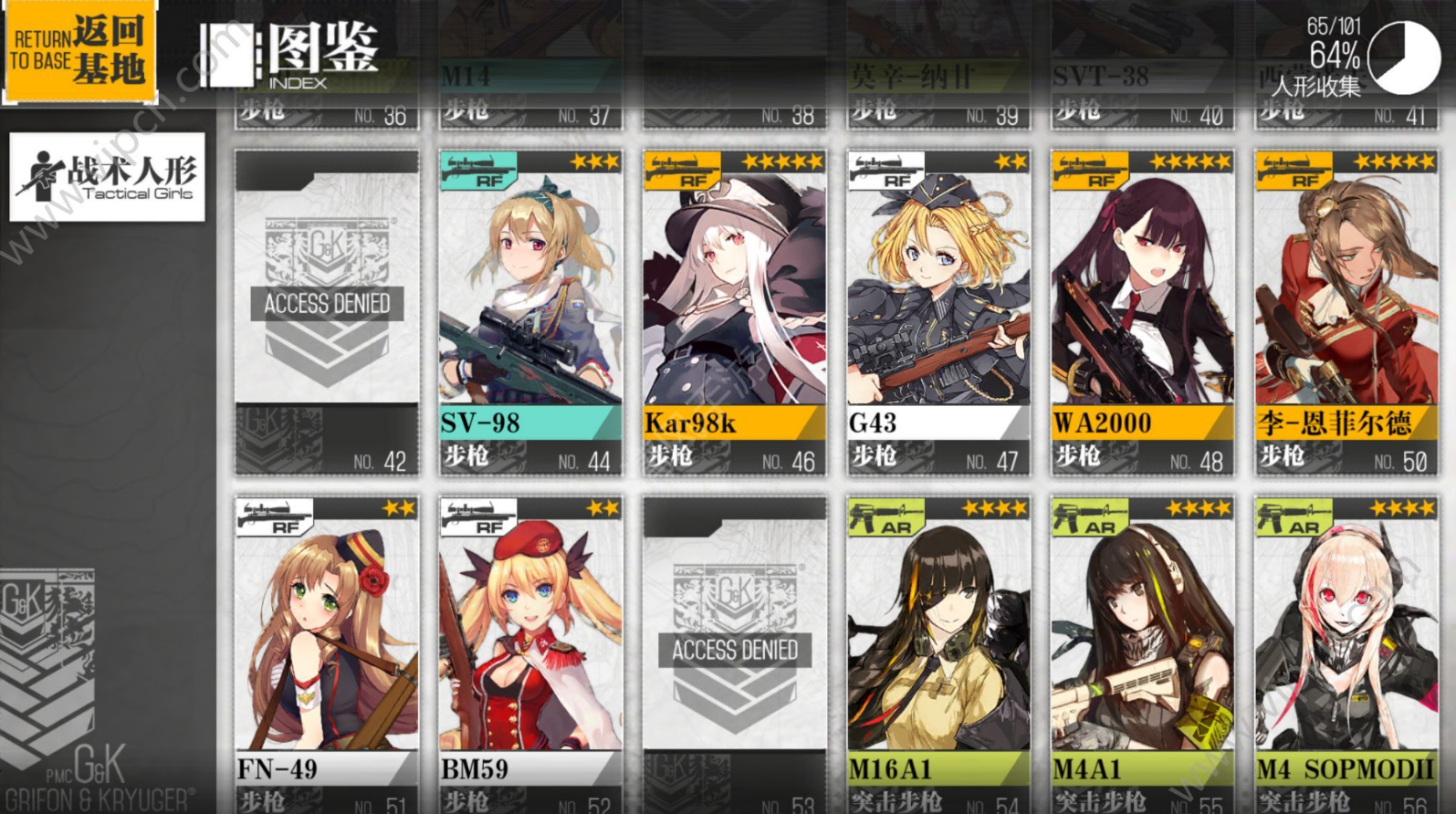The image size is (1456, 814).
Task: Select the M4A1 character card
Action: pyautogui.click(x=1142, y=652)
